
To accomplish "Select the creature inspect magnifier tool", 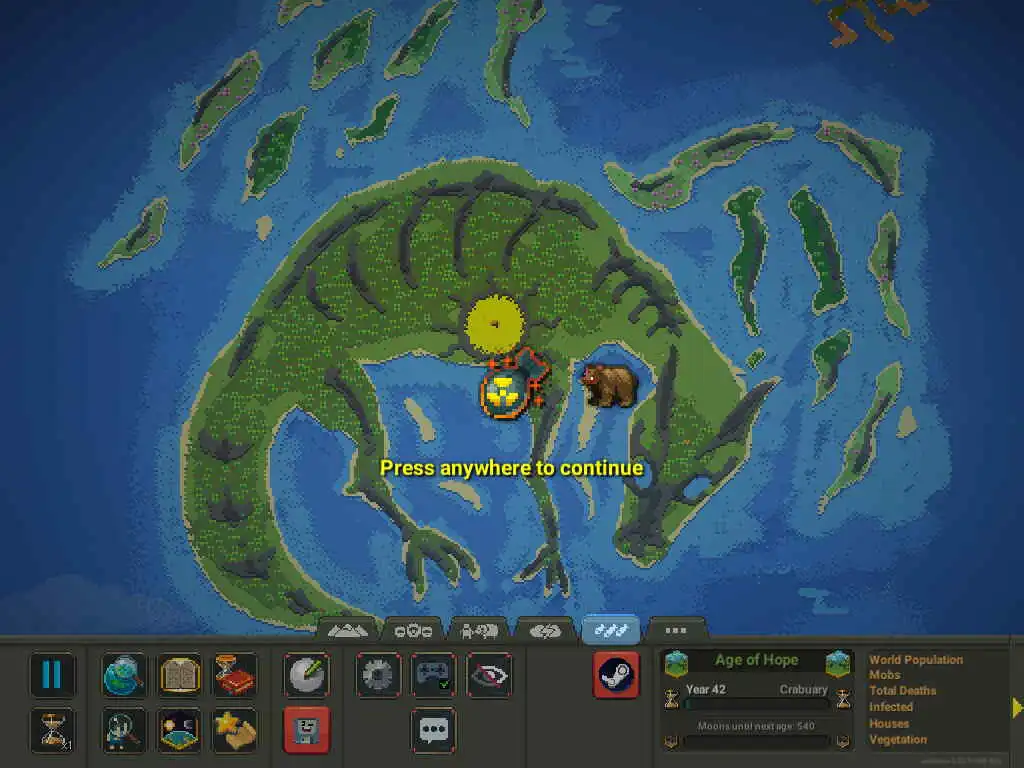I will [124, 729].
